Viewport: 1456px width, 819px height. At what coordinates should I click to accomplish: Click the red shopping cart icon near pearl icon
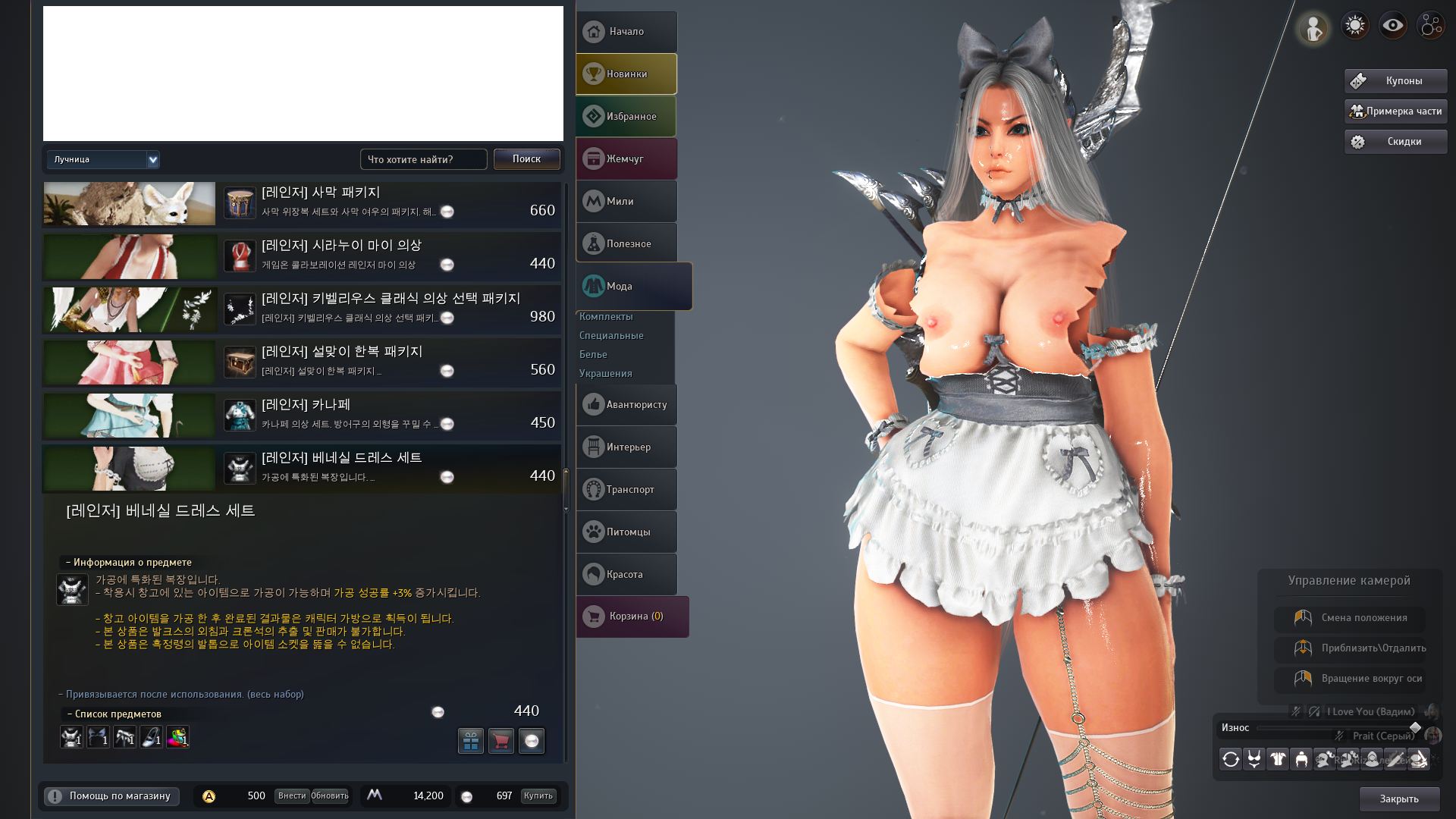[x=501, y=741]
